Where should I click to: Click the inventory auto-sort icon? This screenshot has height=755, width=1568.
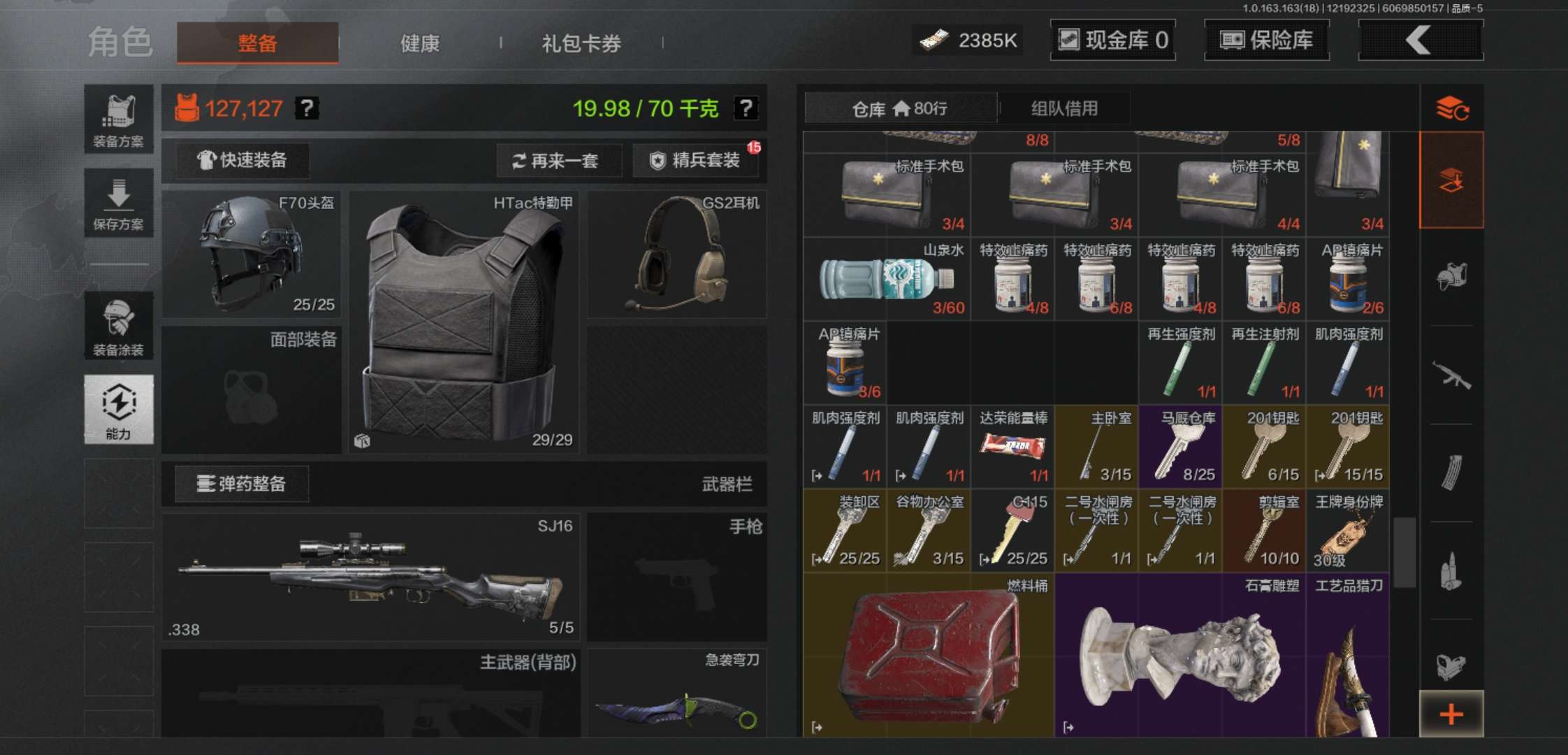coord(1452,108)
